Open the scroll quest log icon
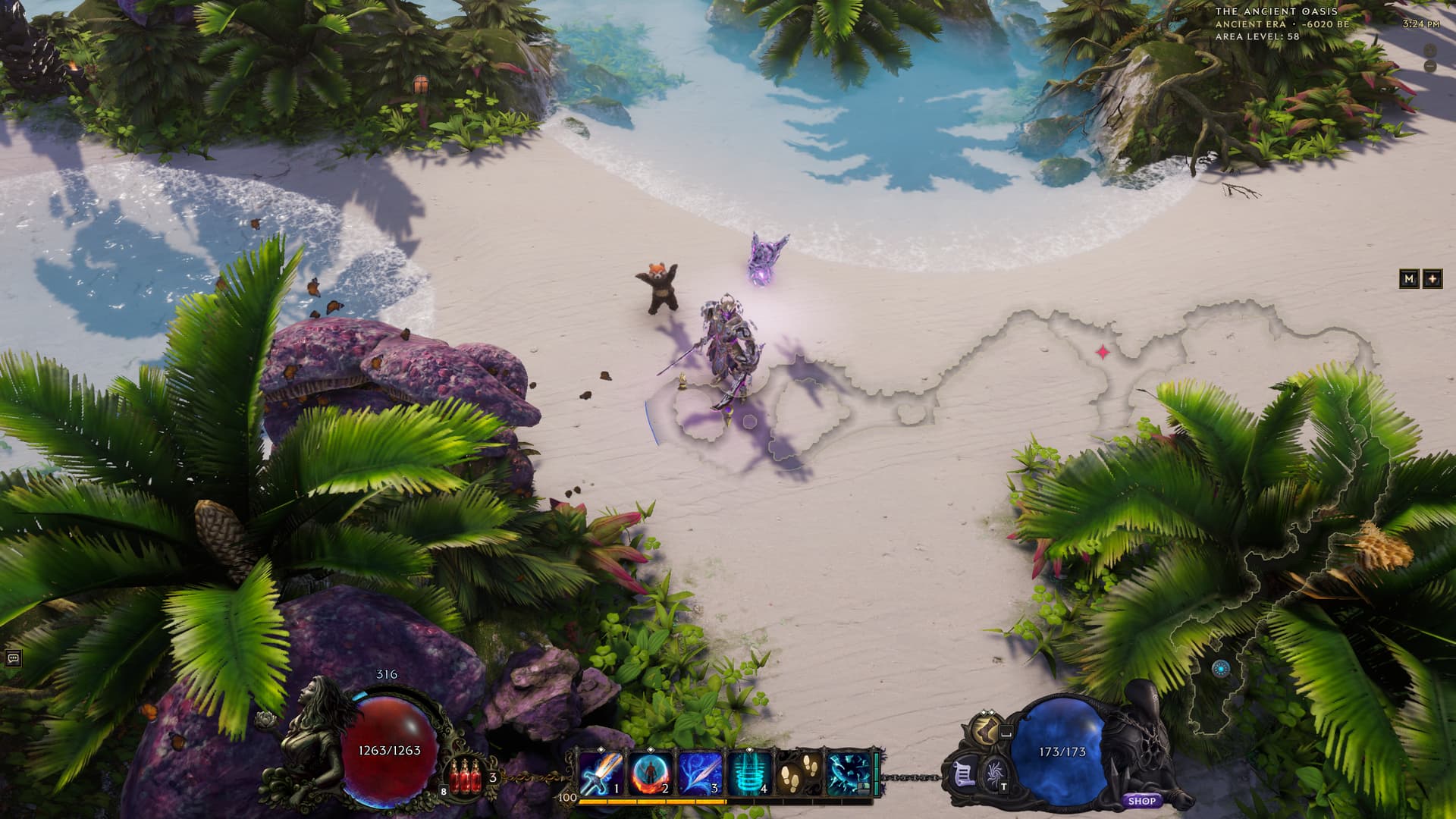 (965, 777)
